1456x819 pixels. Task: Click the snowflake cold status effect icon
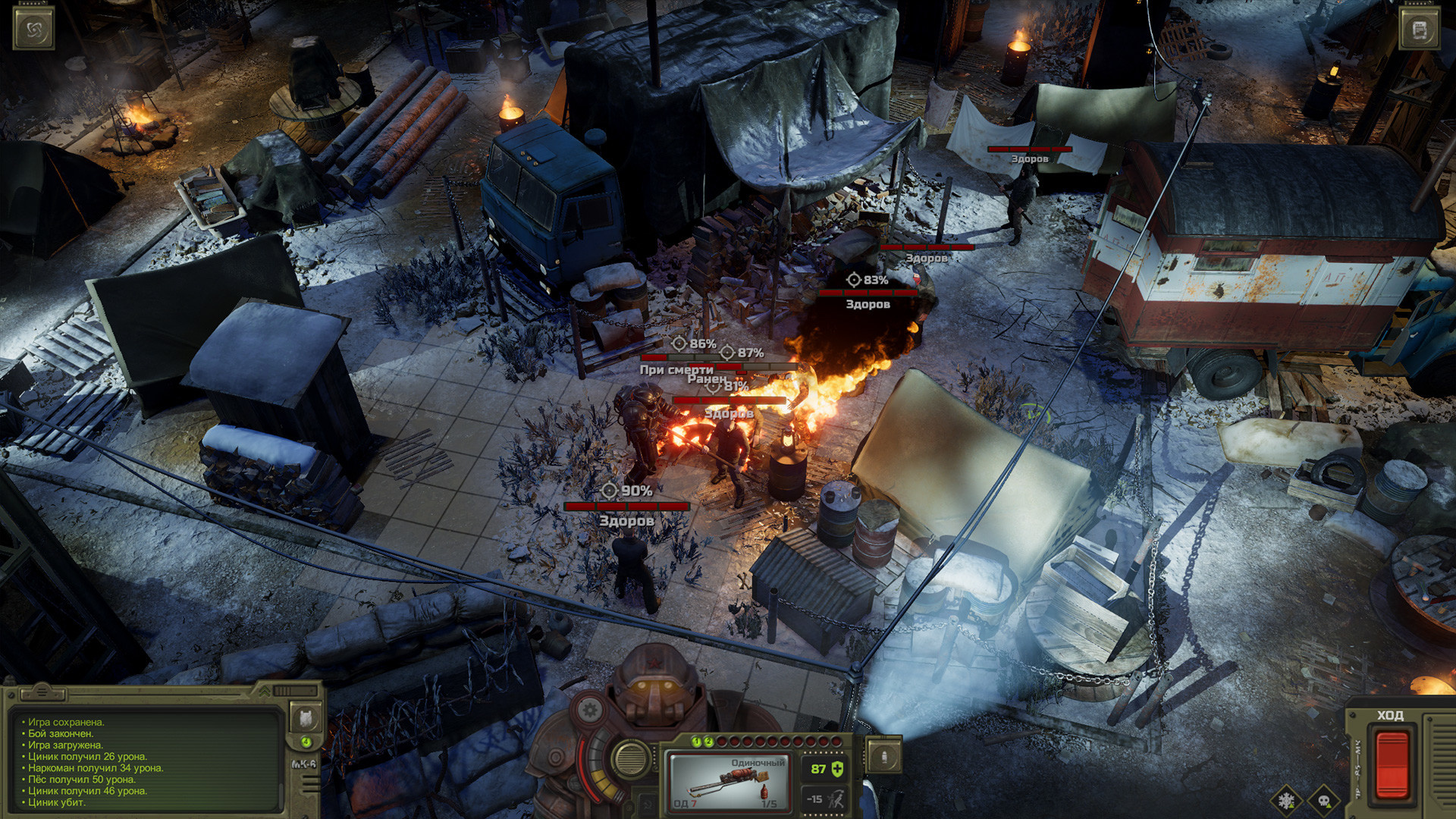point(1288,801)
